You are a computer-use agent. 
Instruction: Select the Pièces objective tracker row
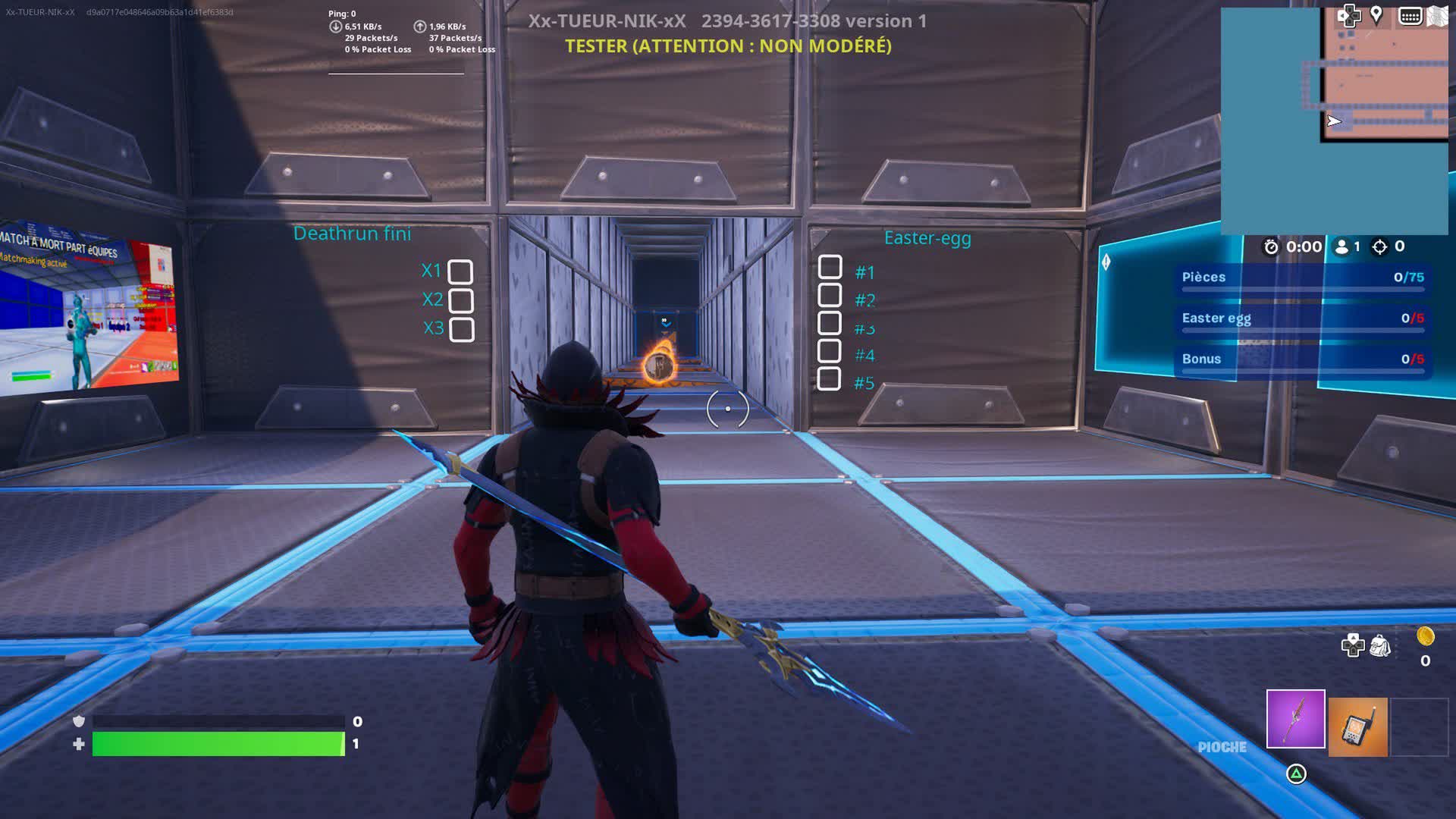(x=1302, y=278)
